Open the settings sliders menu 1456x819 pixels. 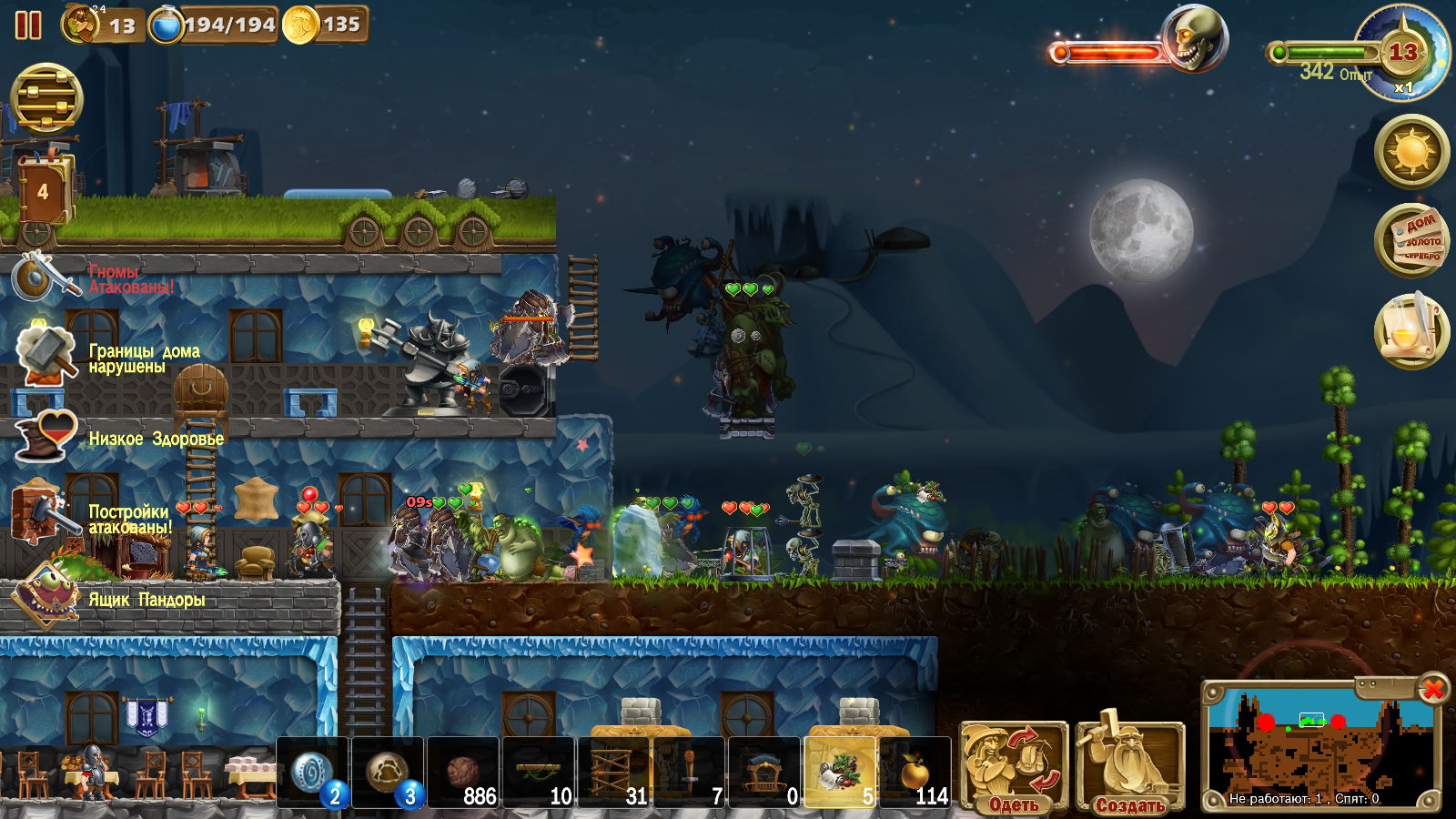[46, 98]
